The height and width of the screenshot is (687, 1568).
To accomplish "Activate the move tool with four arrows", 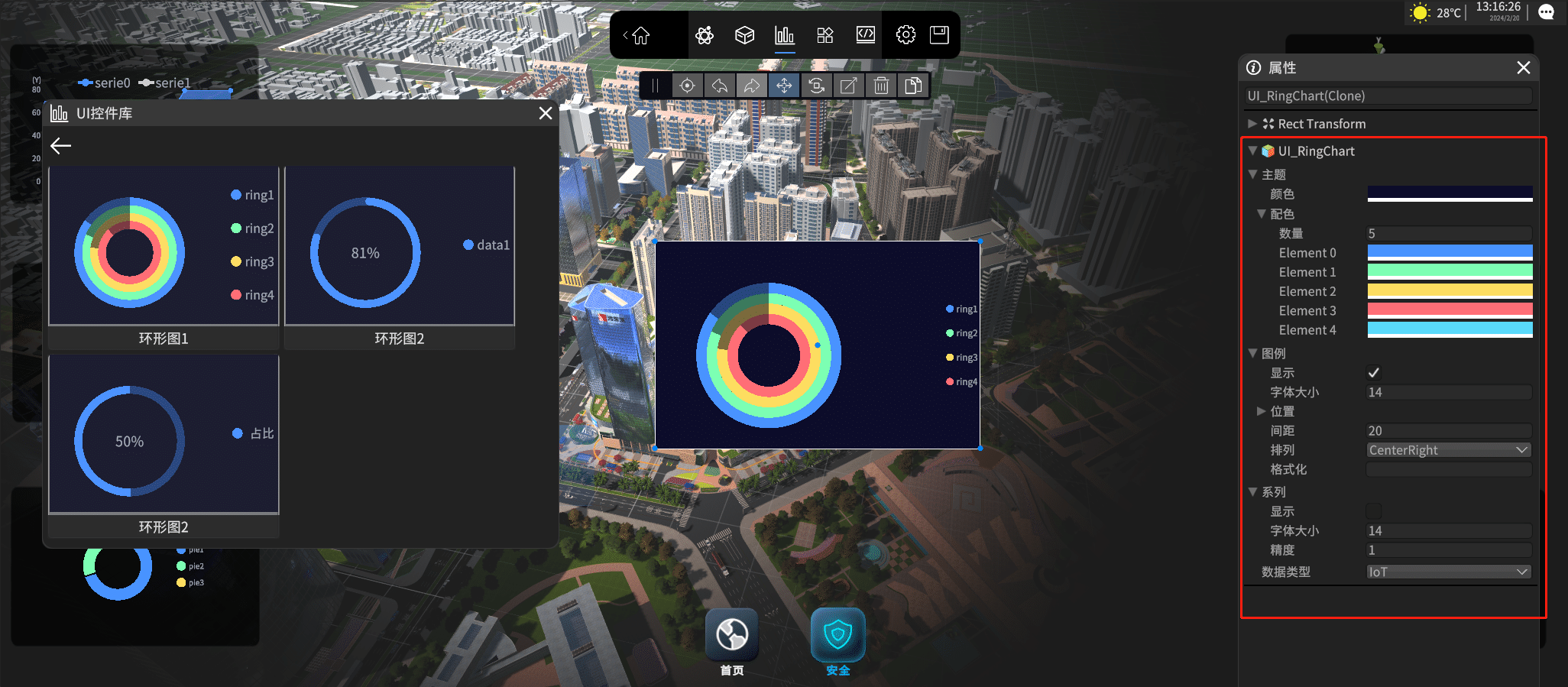I will (784, 86).
